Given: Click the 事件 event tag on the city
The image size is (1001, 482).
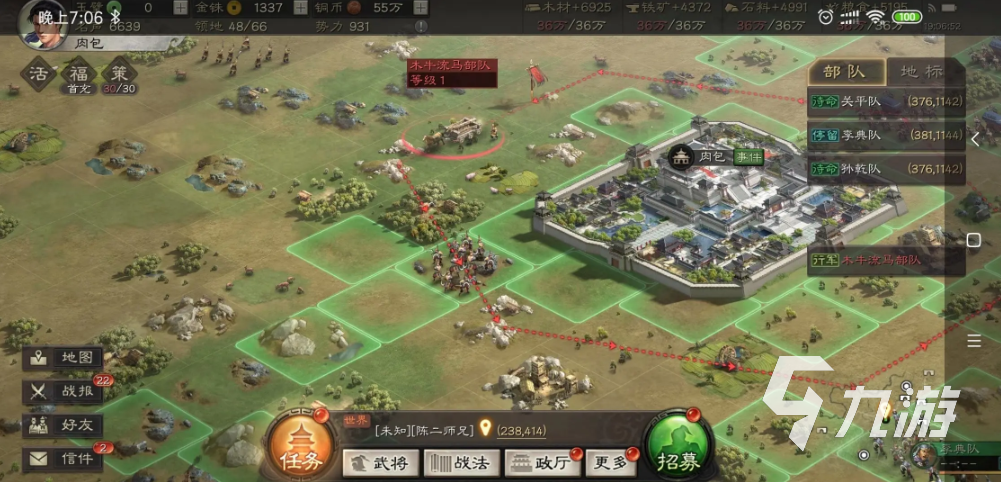Looking at the screenshot, I should click(748, 157).
